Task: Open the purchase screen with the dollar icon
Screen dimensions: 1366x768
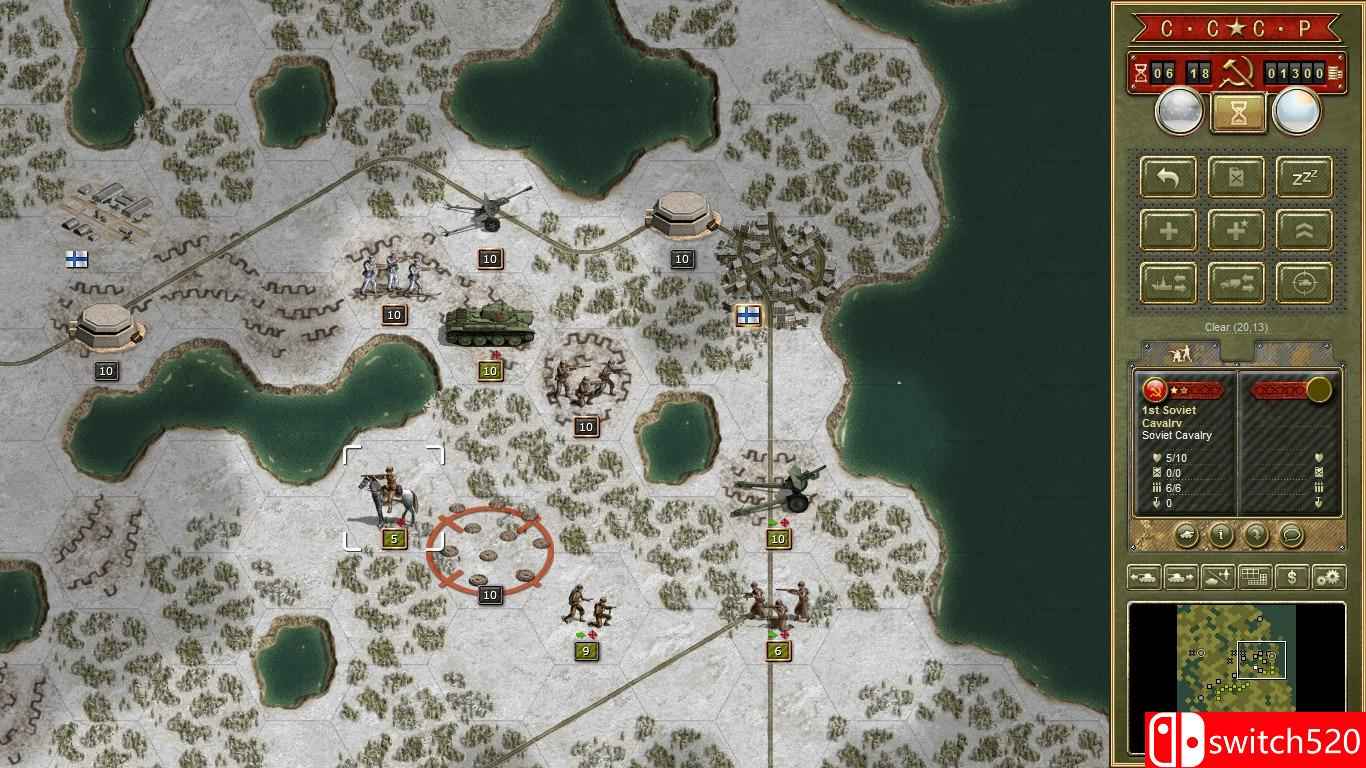Action: (1293, 577)
